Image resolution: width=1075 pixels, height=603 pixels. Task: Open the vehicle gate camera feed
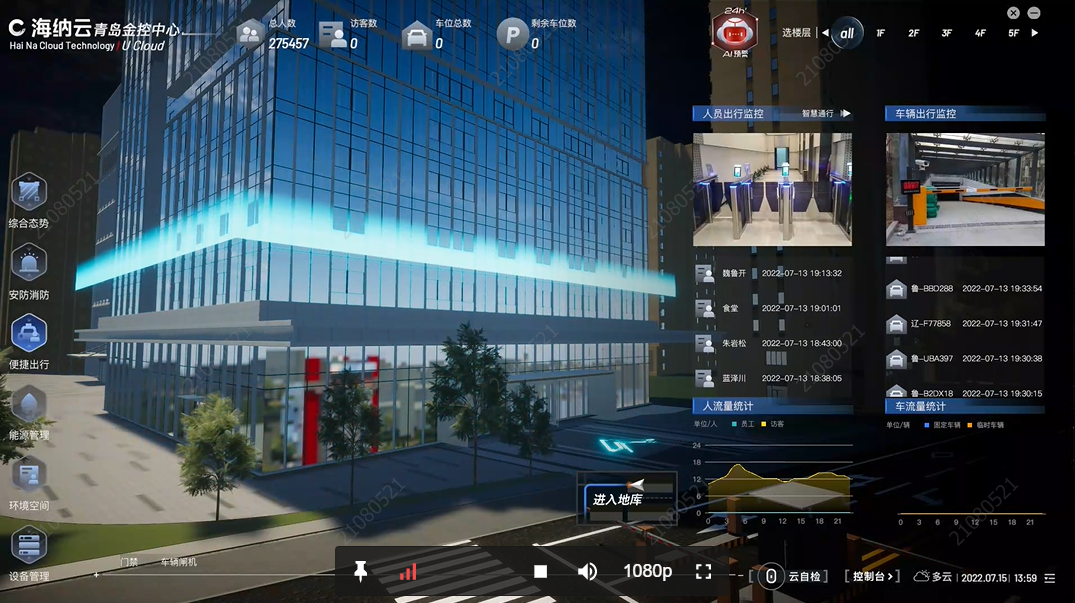965,189
